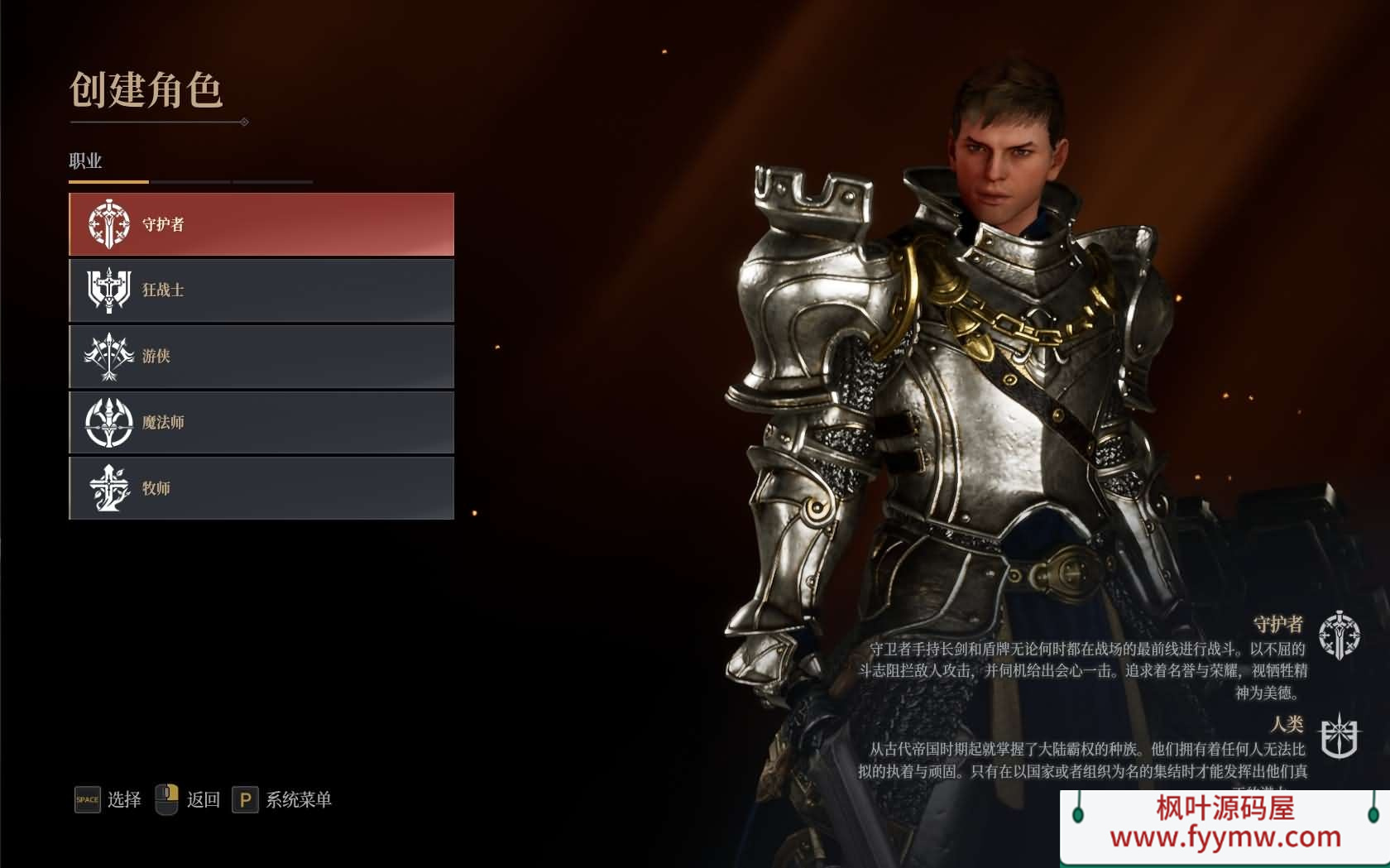
Task: Open the www.fyymw.com watermark link
Action: 1225,837
